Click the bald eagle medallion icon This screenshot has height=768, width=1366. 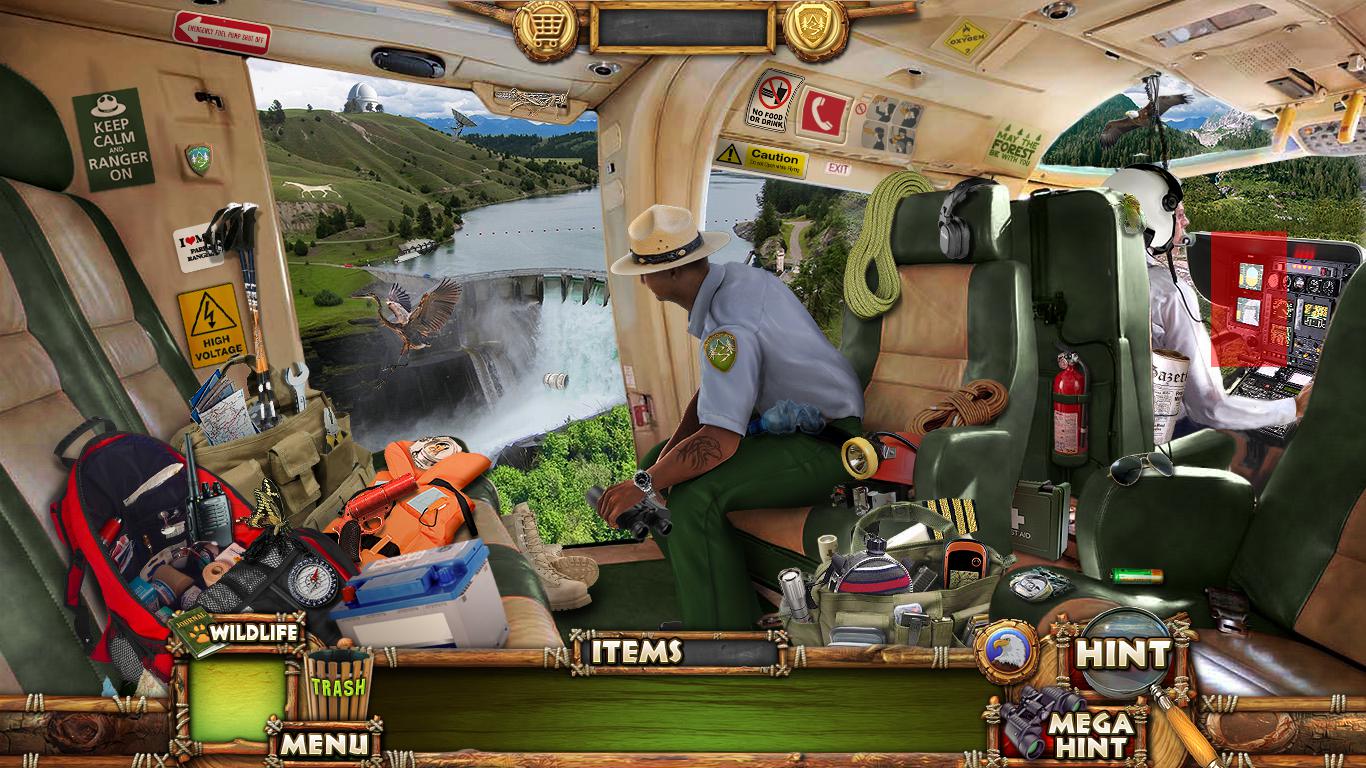[x=1006, y=651]
